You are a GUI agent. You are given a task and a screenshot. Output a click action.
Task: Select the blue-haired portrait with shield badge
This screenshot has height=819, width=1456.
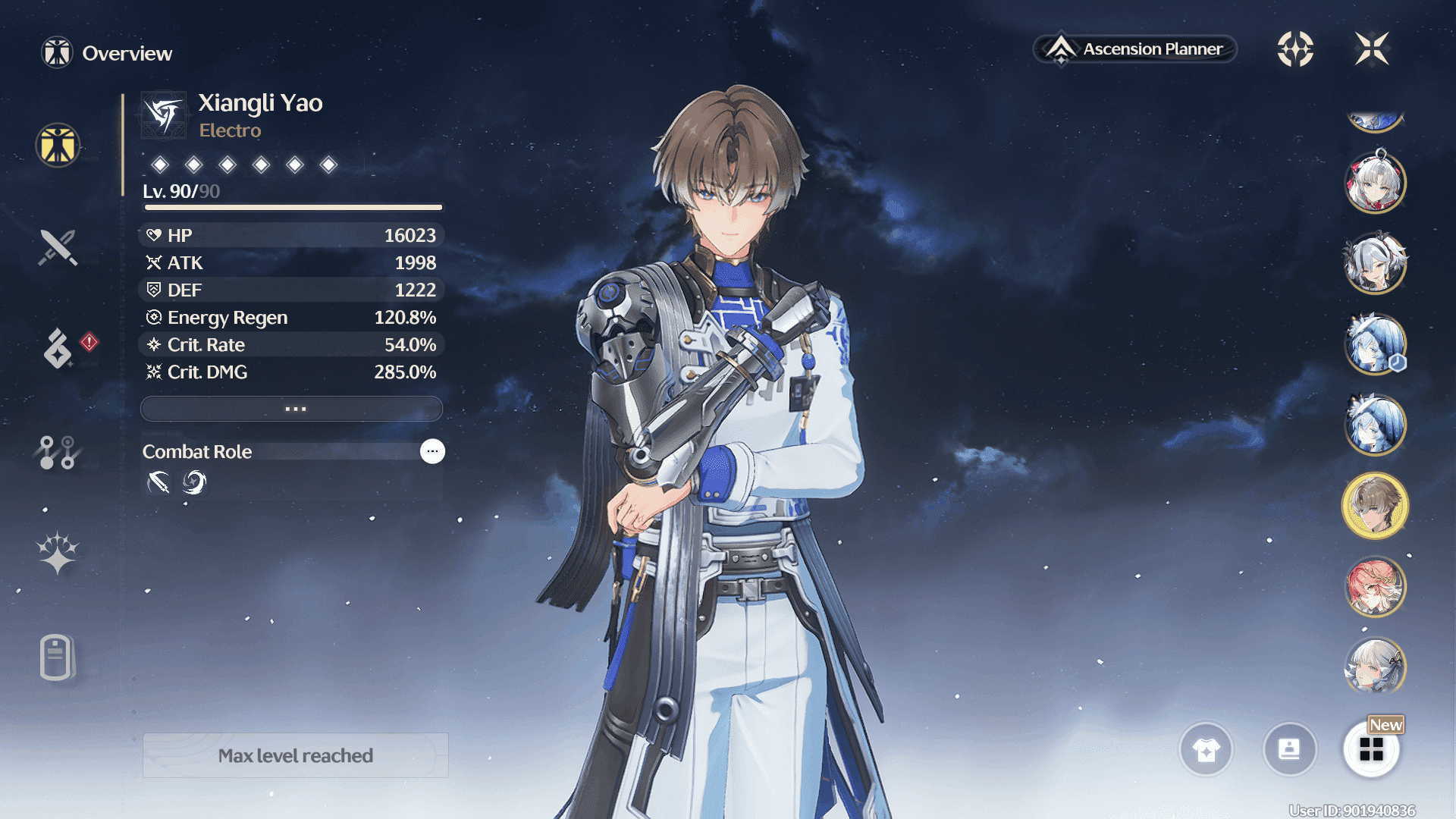tap(1375, 344)
